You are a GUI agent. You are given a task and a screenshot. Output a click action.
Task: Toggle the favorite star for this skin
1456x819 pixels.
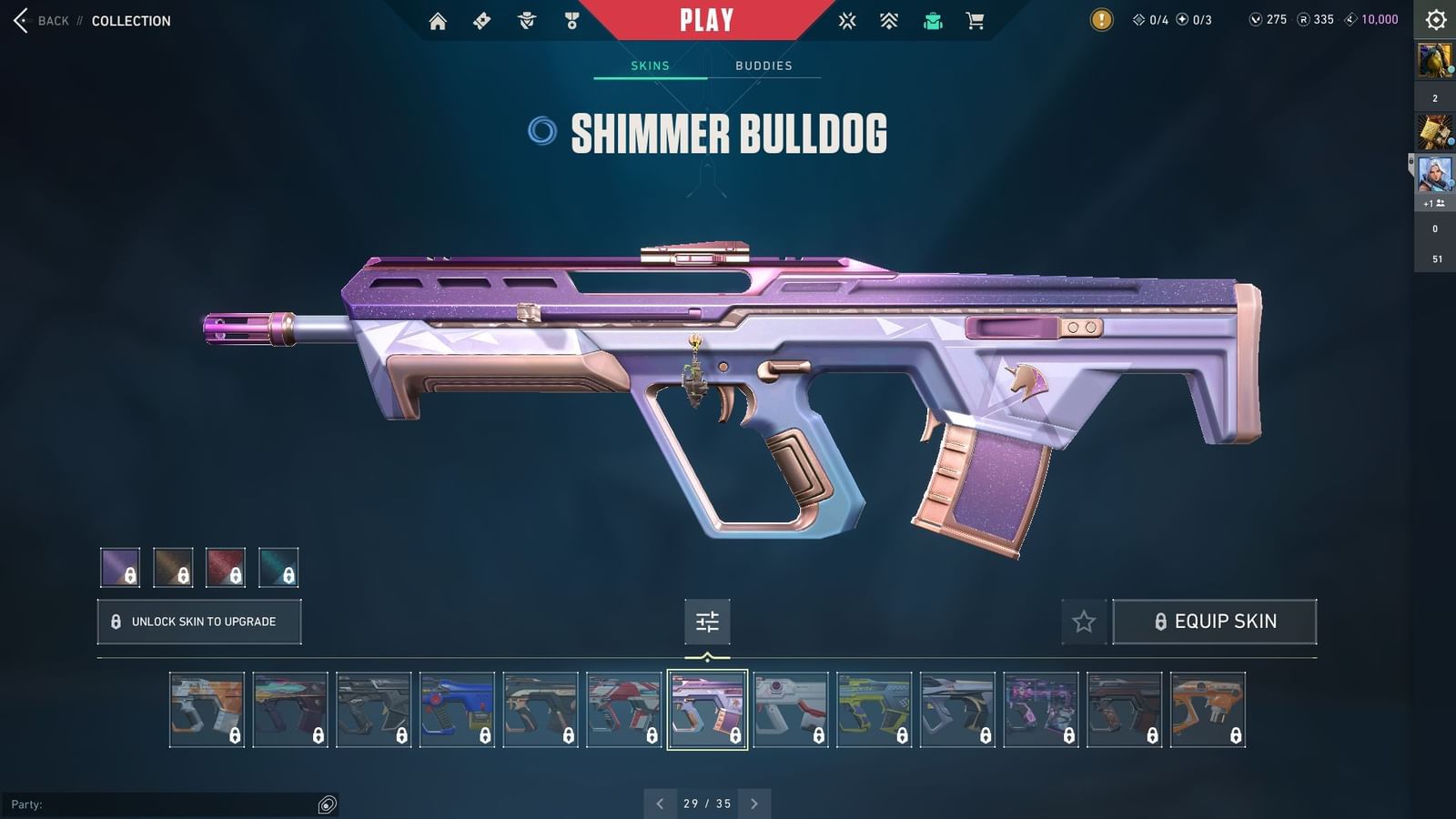1085,622
